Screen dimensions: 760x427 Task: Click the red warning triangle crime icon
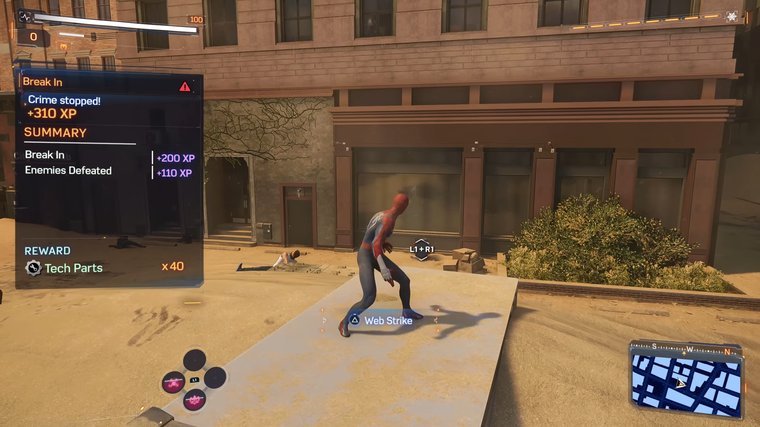pos(185,87)
